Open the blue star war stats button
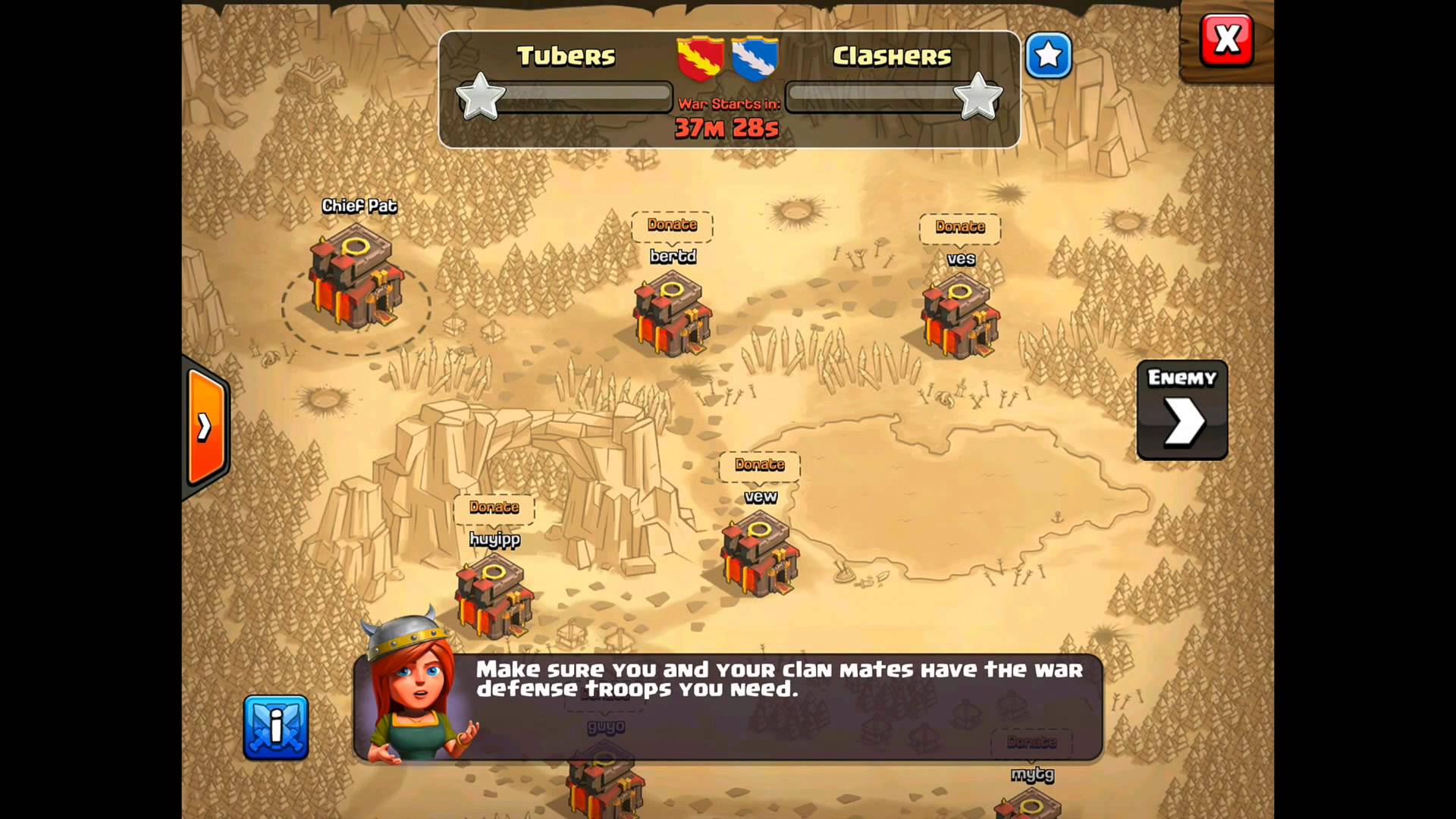Viewport: 1456px width, 819px height. [x=1048, y=55]
